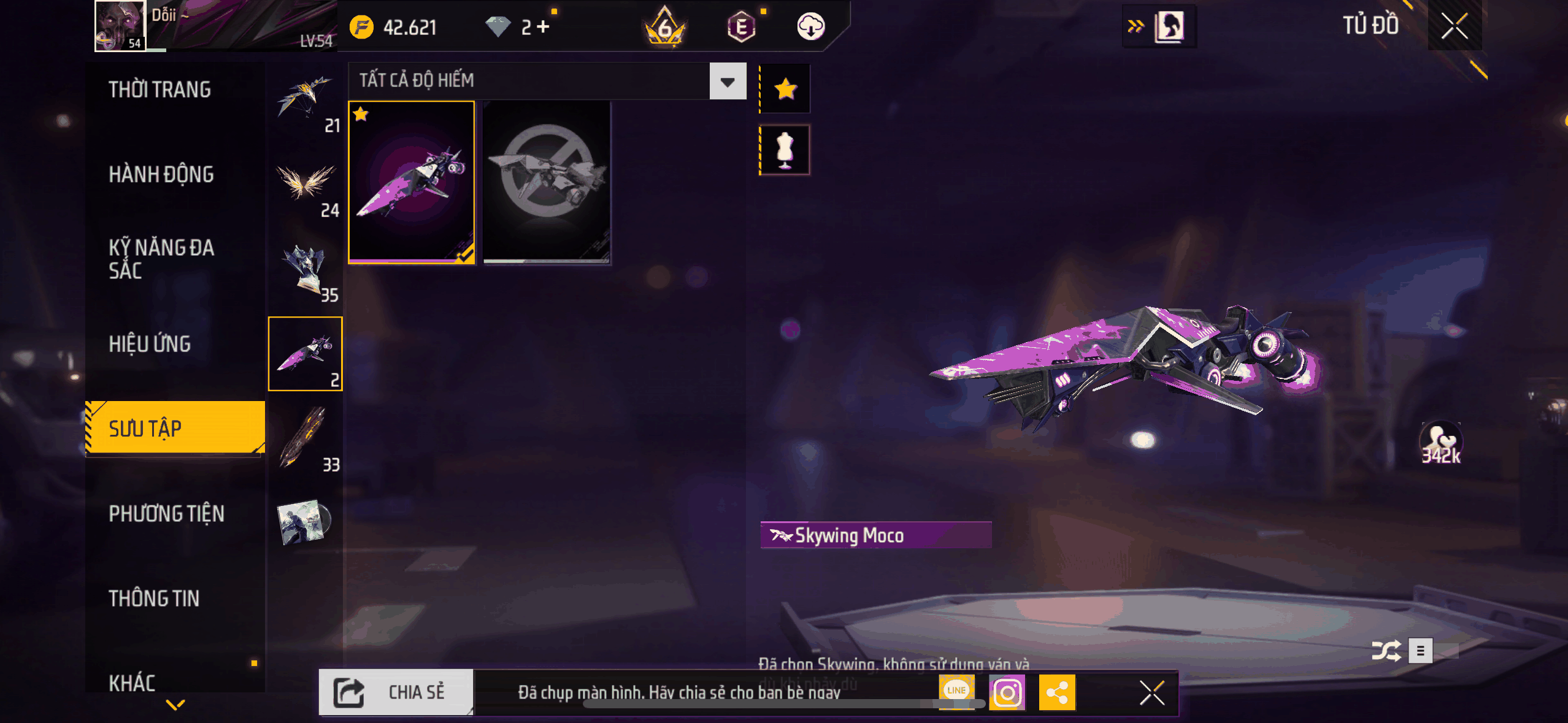The width and height of the screenshot is (1568, 723).
Task: Activate the shuffle random icon
Action: [1386, 651]
